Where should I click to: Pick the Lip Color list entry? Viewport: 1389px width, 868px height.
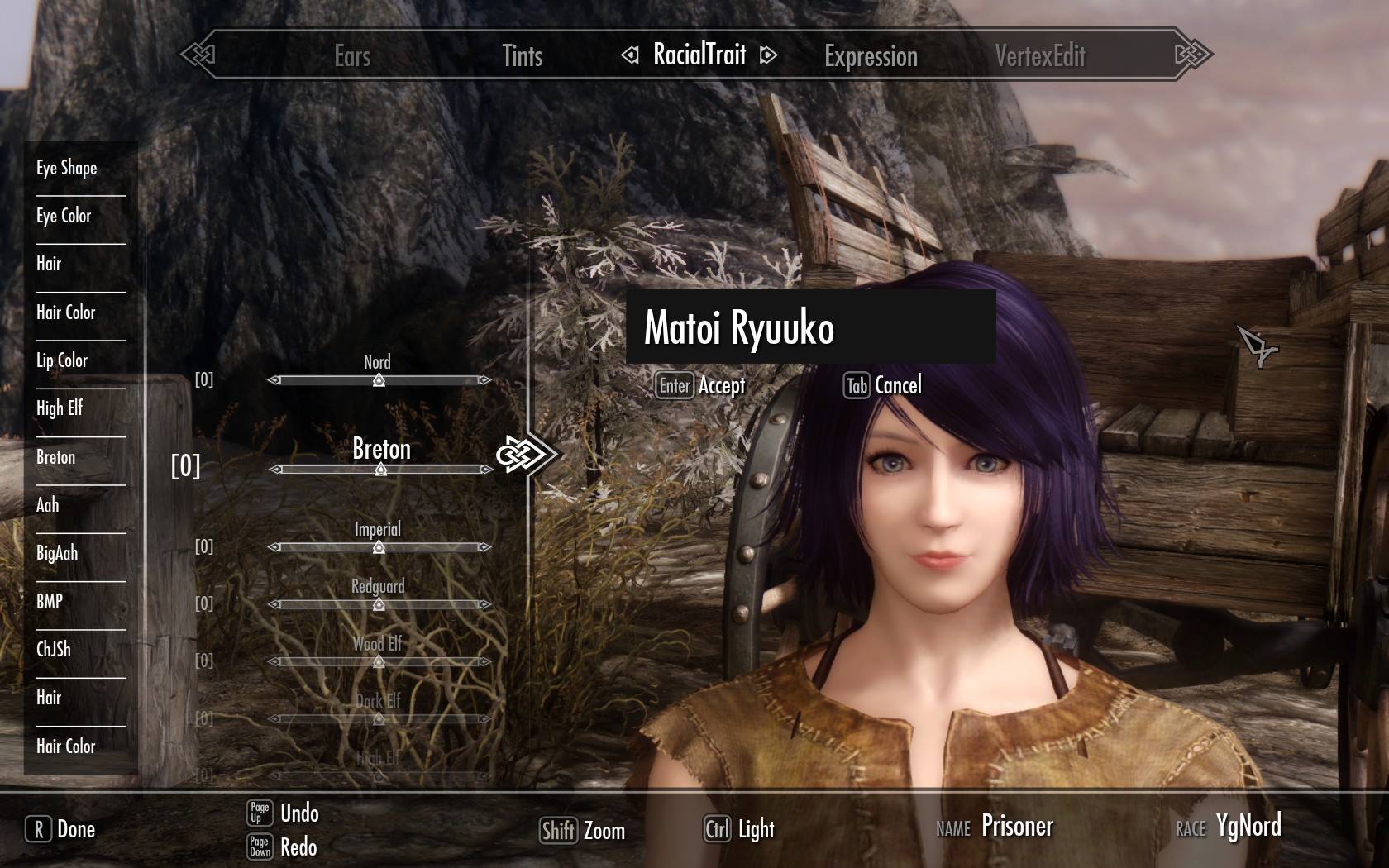pyautogui.click(x=62, y=360)
